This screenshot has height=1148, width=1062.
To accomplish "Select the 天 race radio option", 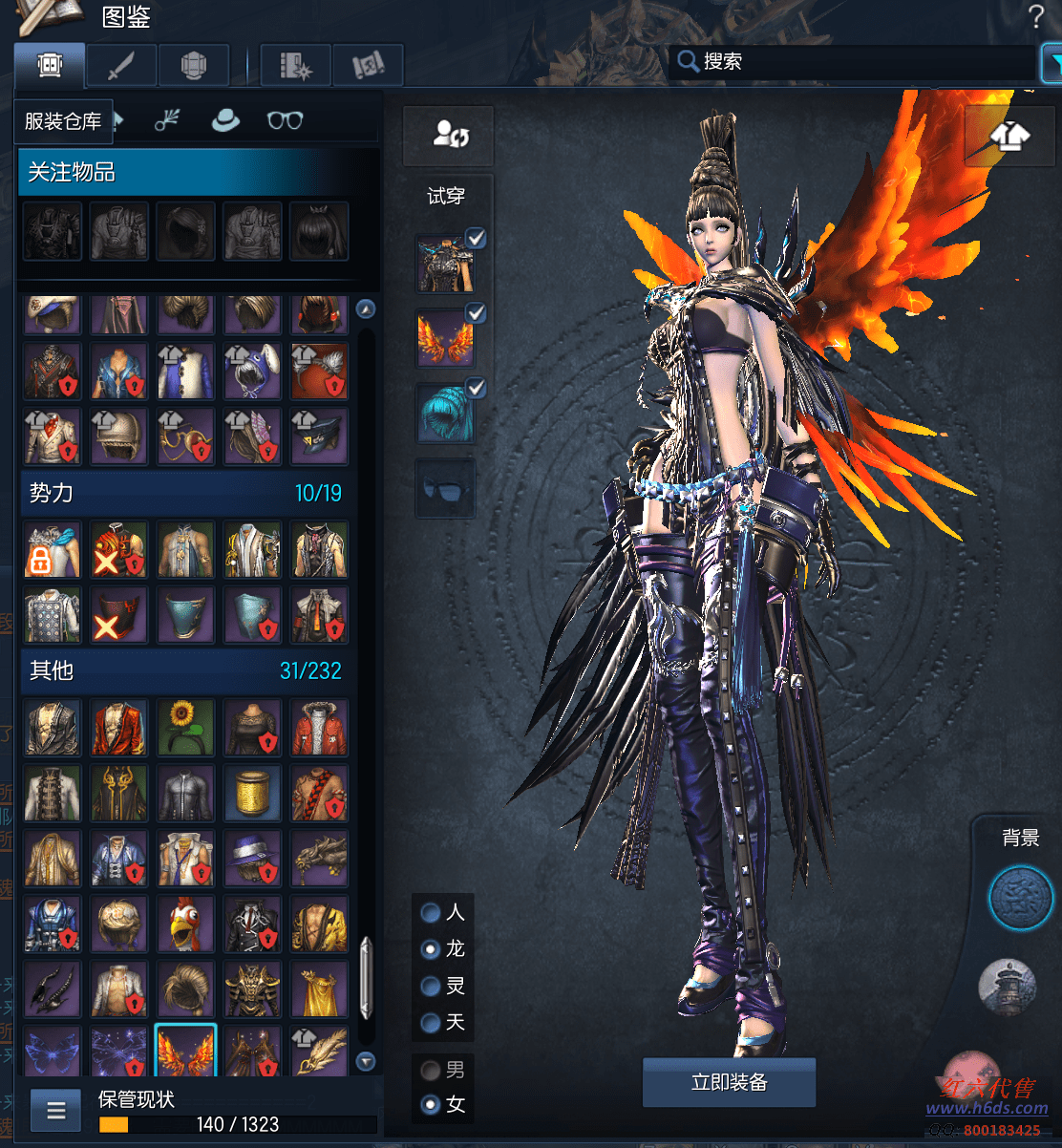I will [x=432, y=1022].
